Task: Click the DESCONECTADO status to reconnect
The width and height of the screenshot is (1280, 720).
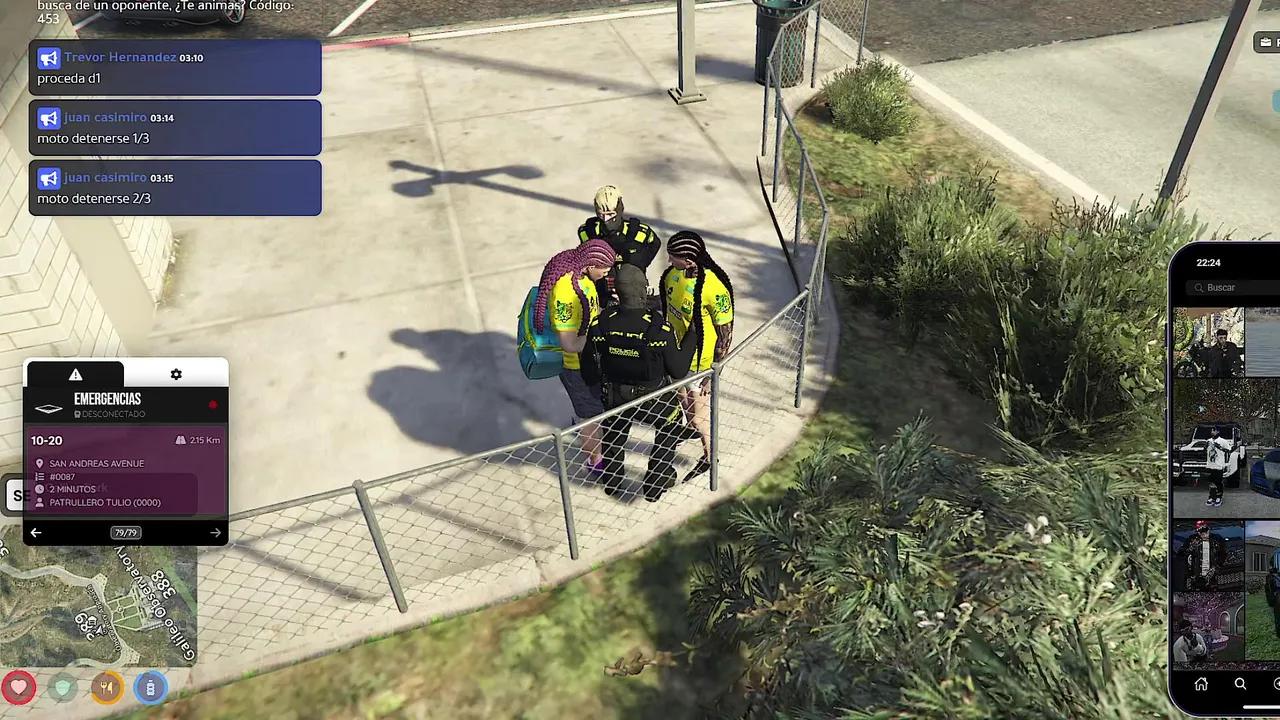Action: click(x=110, y=413)
